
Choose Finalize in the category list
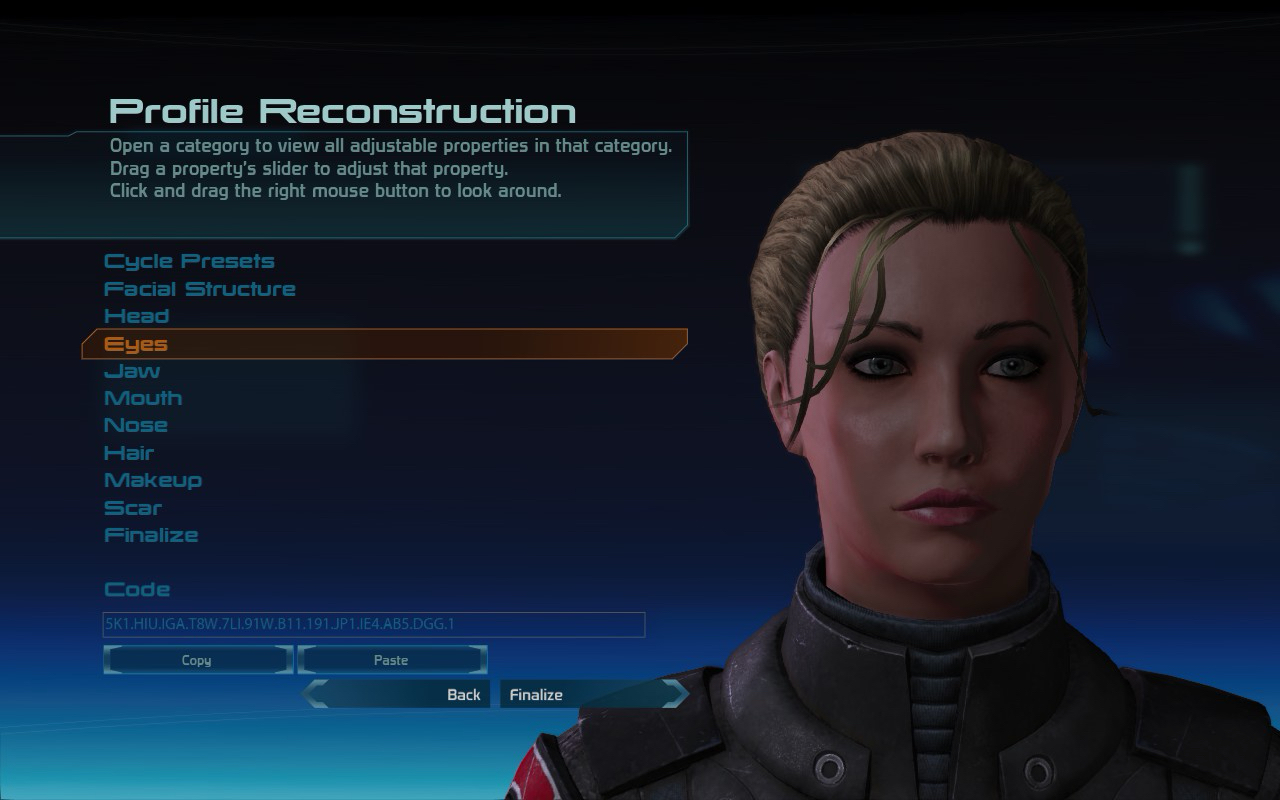151,535
